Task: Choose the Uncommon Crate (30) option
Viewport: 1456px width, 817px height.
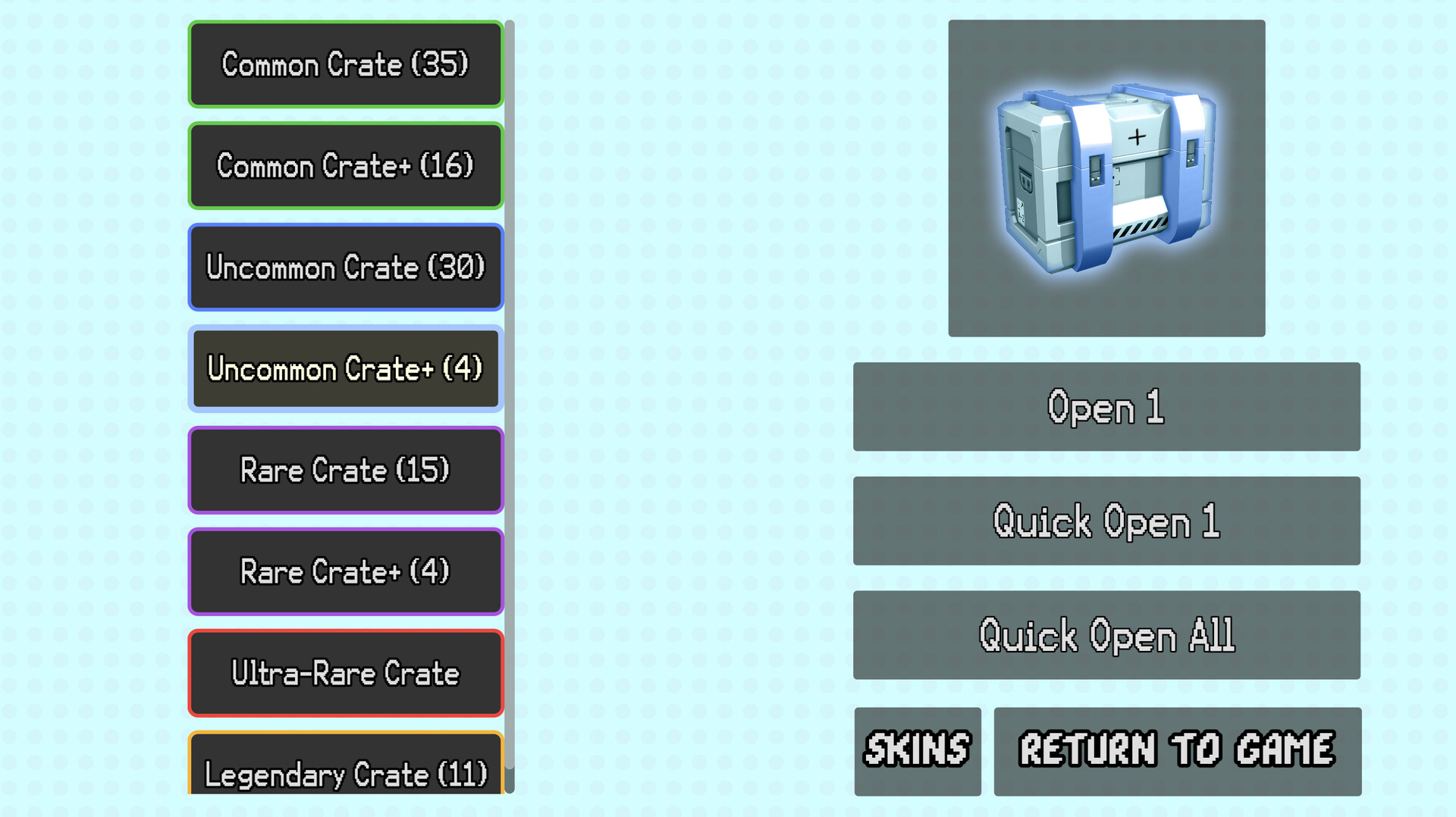Action: (x=345, y=268)
